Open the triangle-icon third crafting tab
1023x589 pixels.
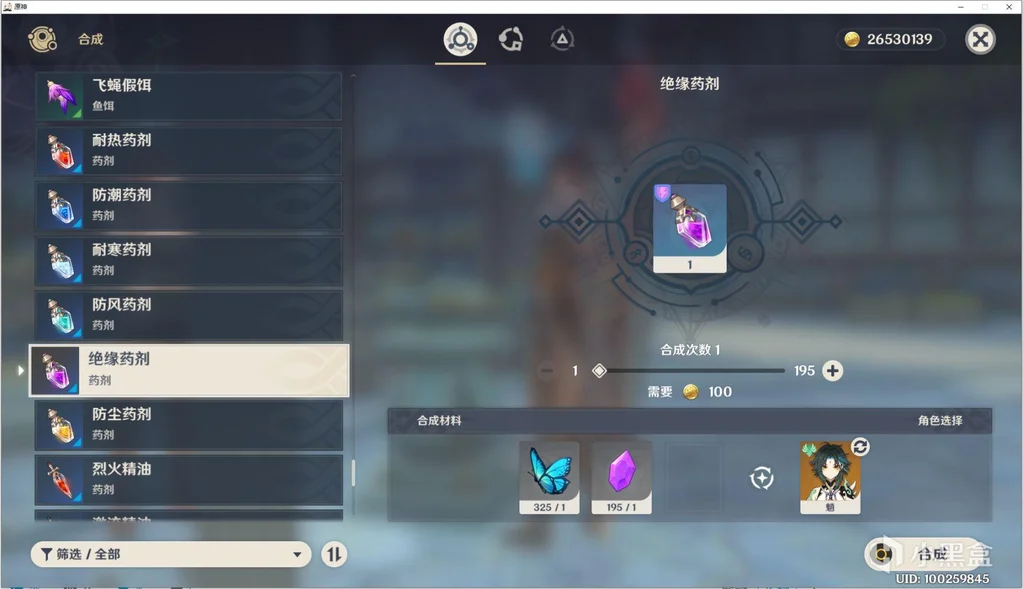562,40
